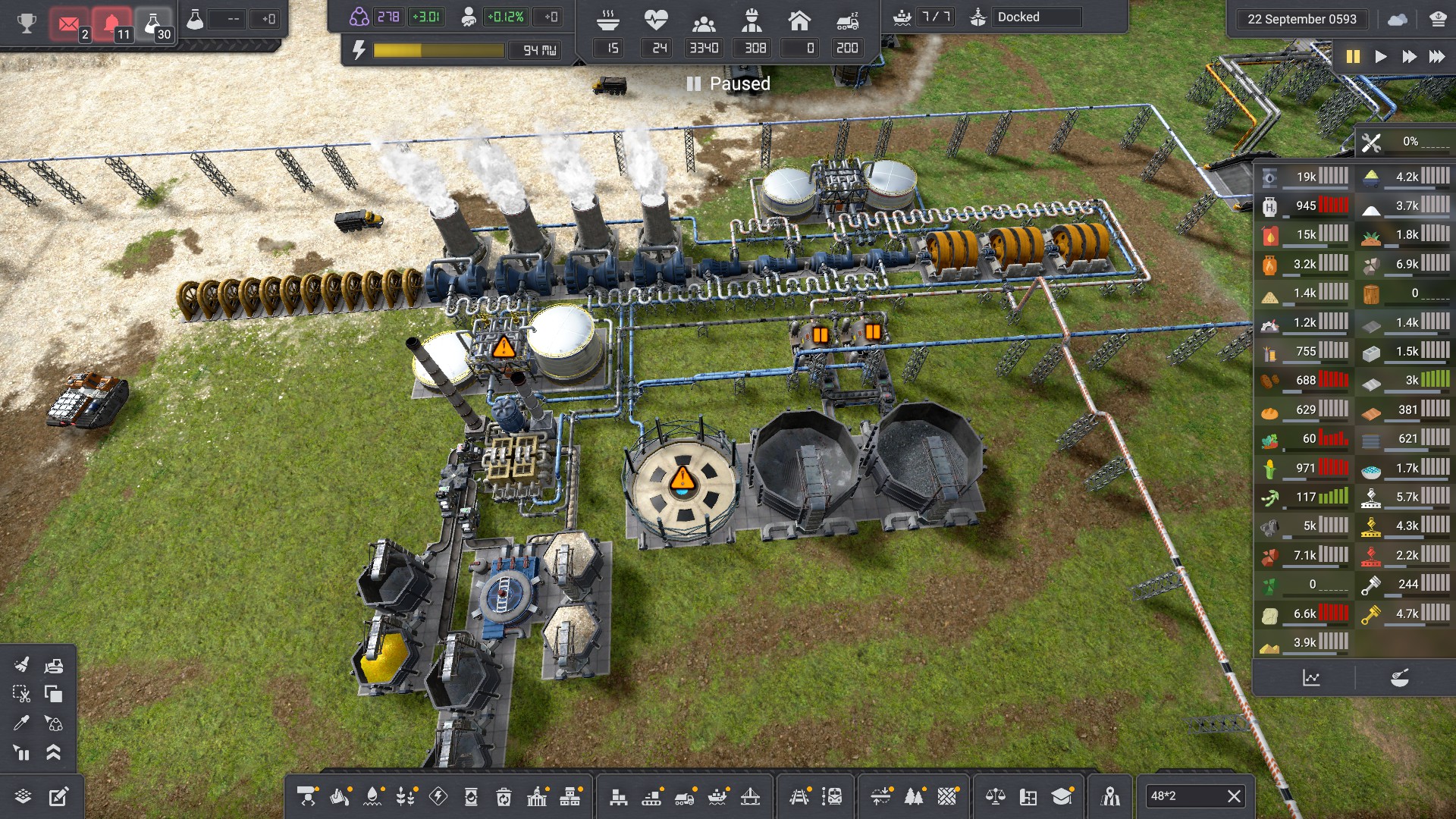
Task: Open the research flask with badge 30
Action: pyautogui.click(x=154, y=24)
